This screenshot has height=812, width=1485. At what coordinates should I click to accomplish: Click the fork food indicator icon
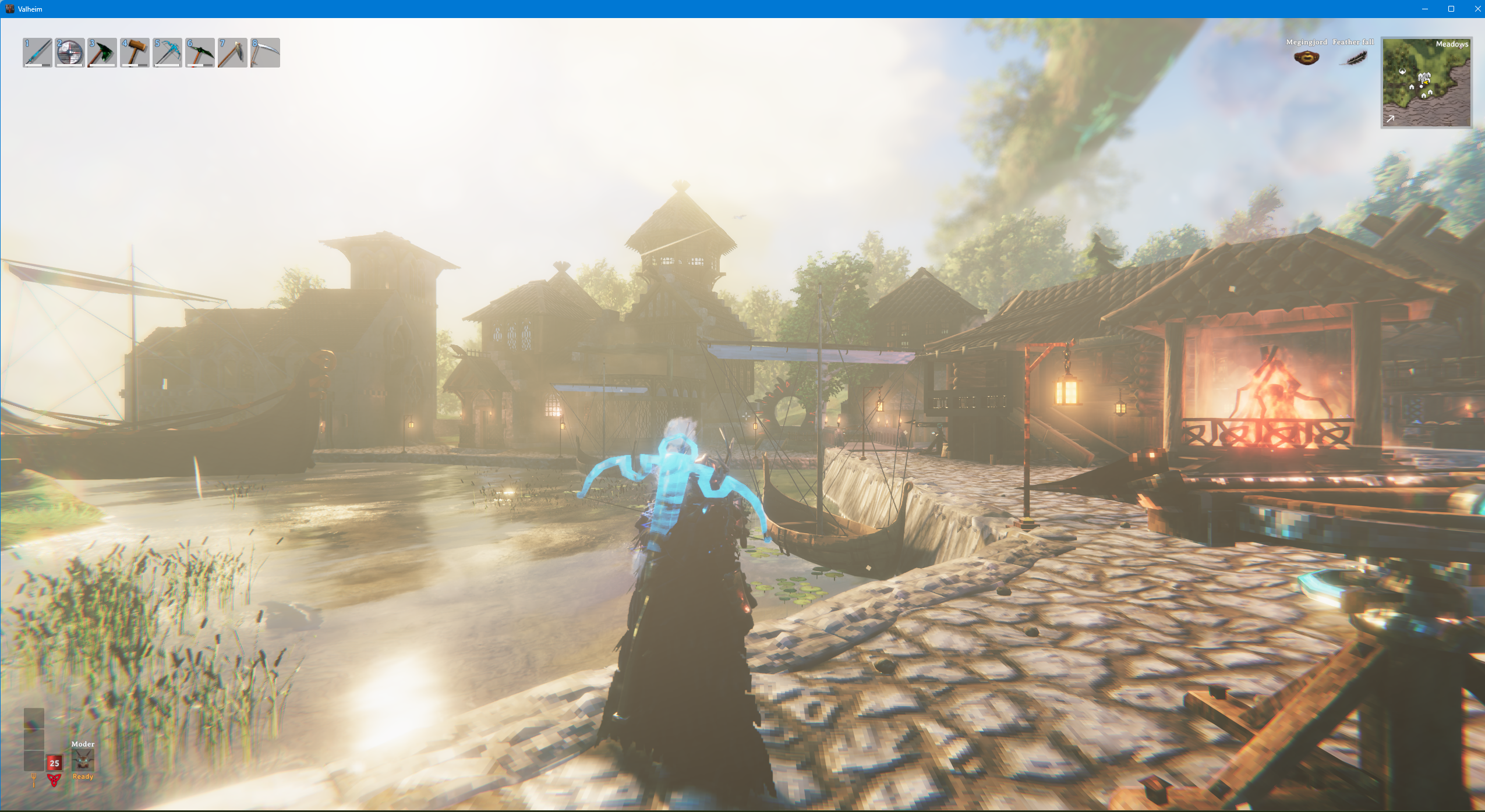[34, 779]
